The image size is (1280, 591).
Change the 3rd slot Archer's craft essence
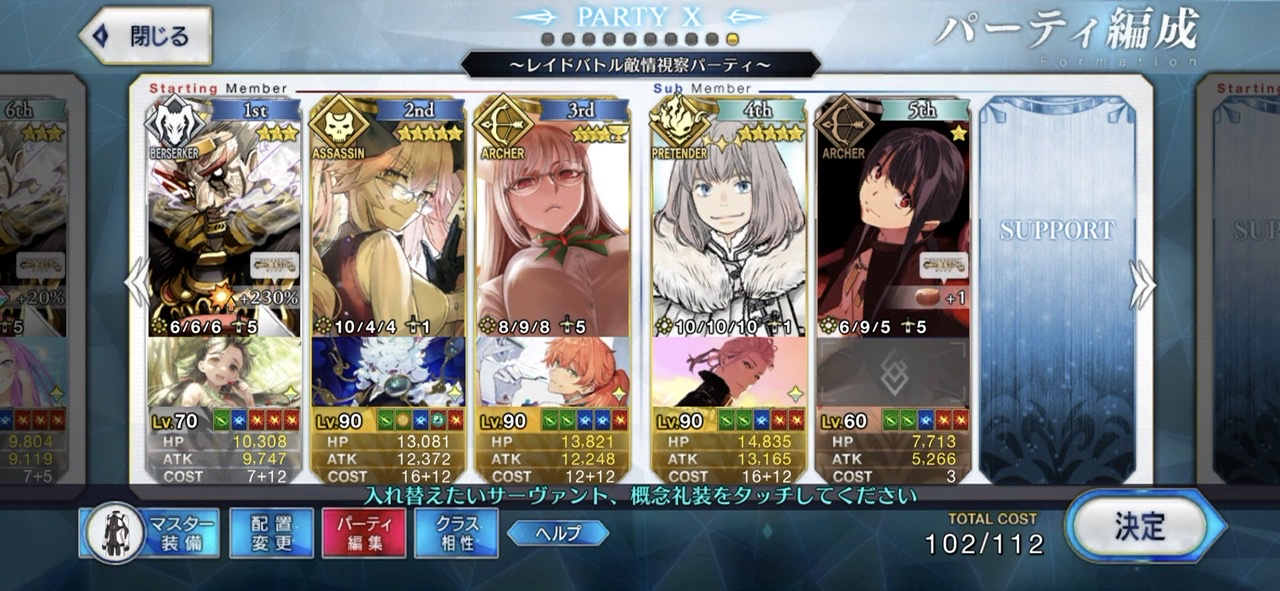[553, 371]
